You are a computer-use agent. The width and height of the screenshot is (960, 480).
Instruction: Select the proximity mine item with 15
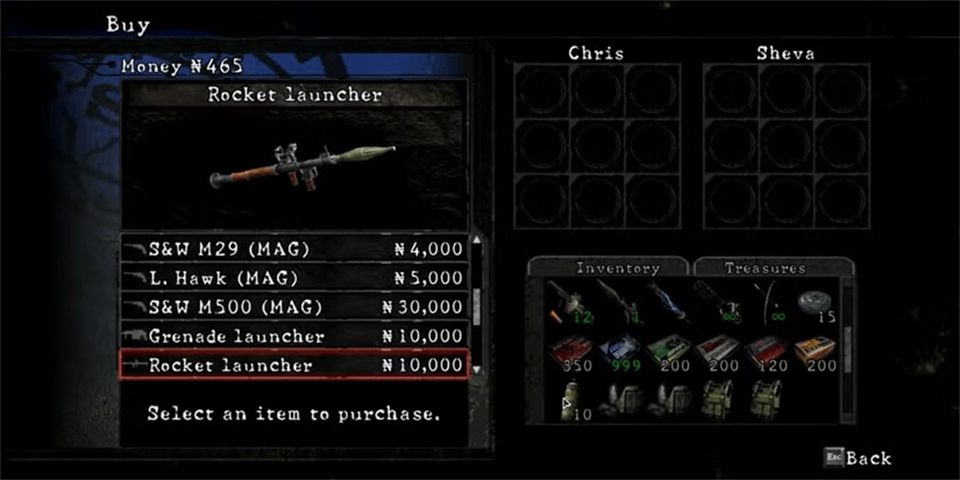click(814, 304)
